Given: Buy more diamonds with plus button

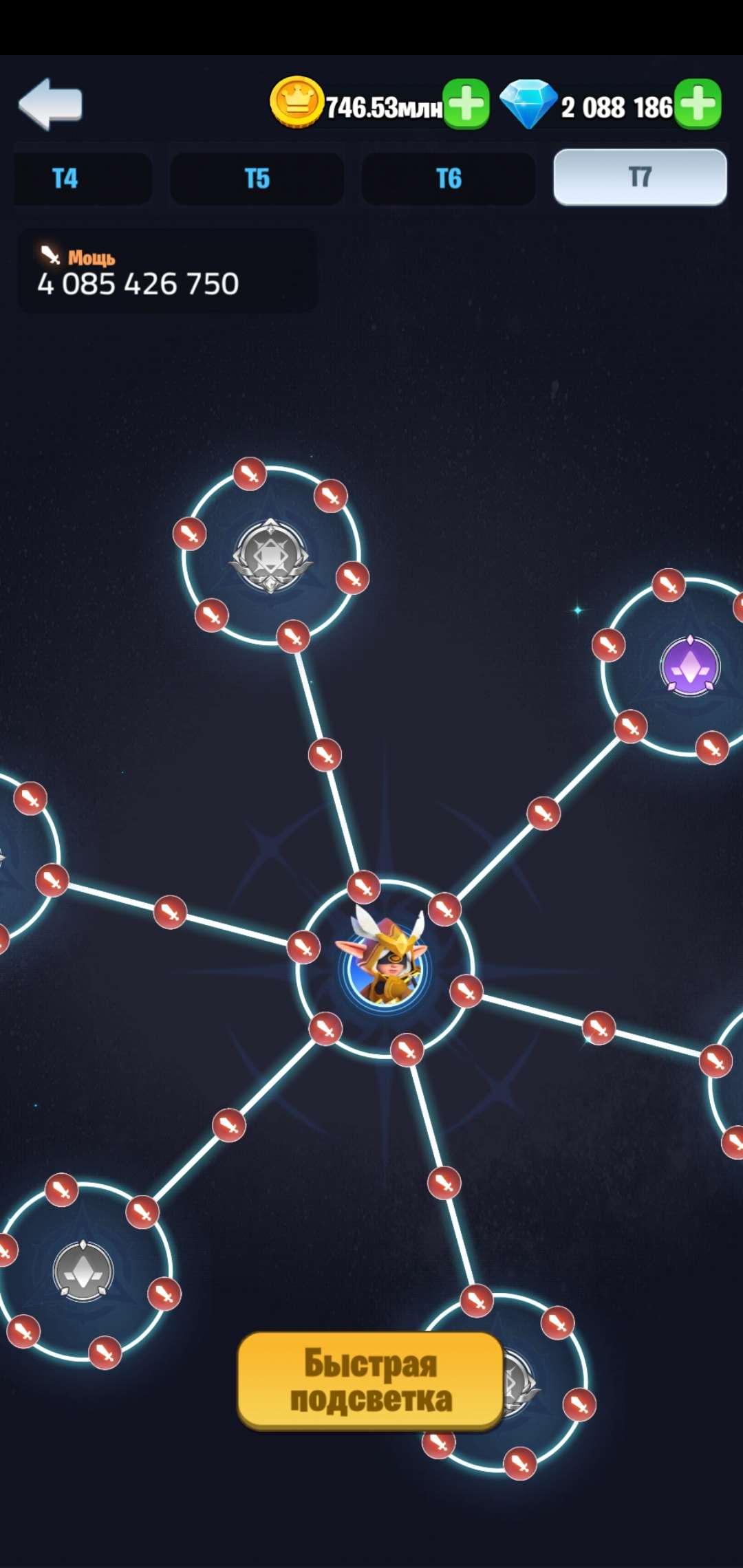Looking at the screenshot, I should (x=698, y=105).
